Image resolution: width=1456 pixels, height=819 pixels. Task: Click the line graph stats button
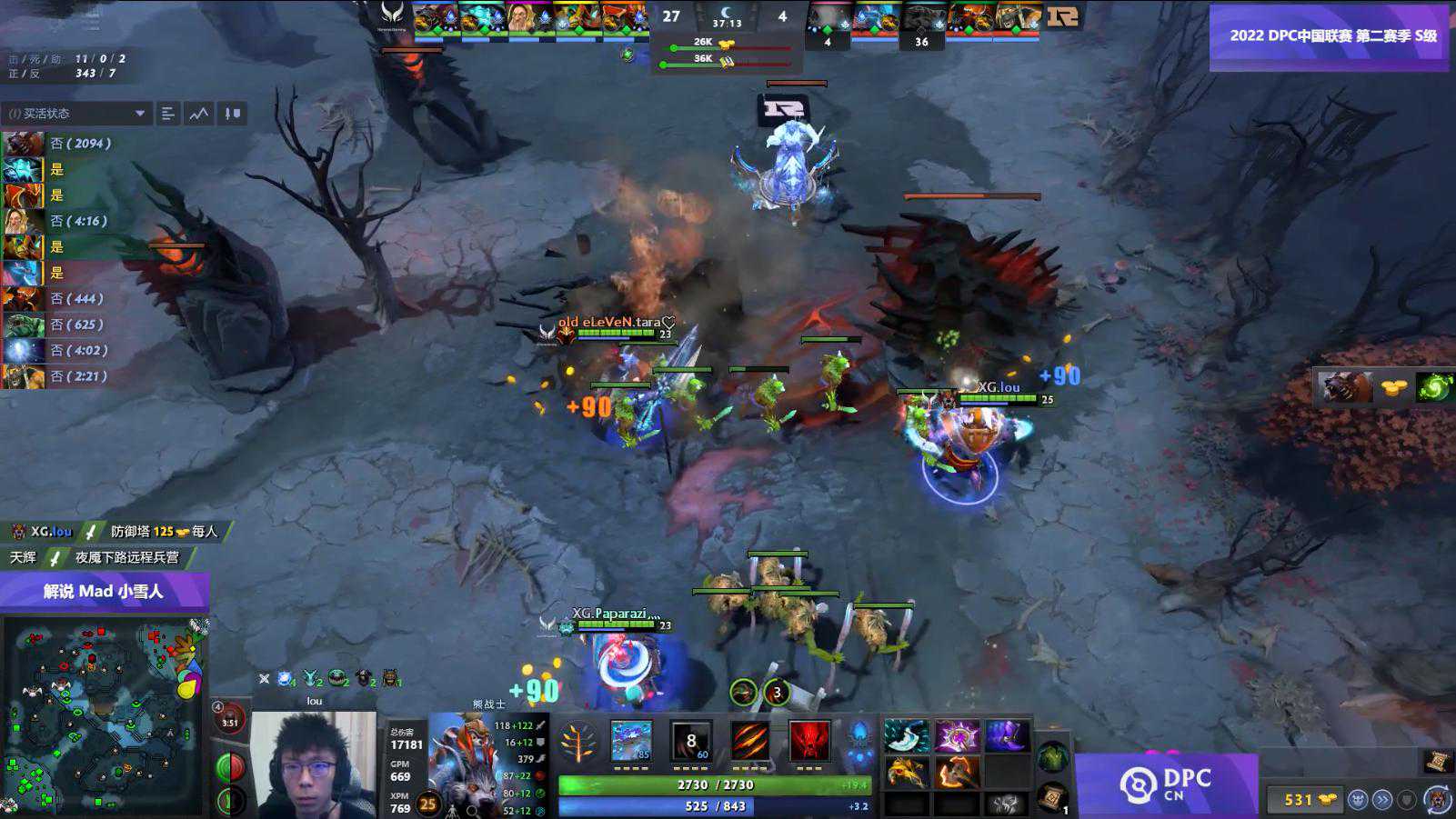pos(199,114)
